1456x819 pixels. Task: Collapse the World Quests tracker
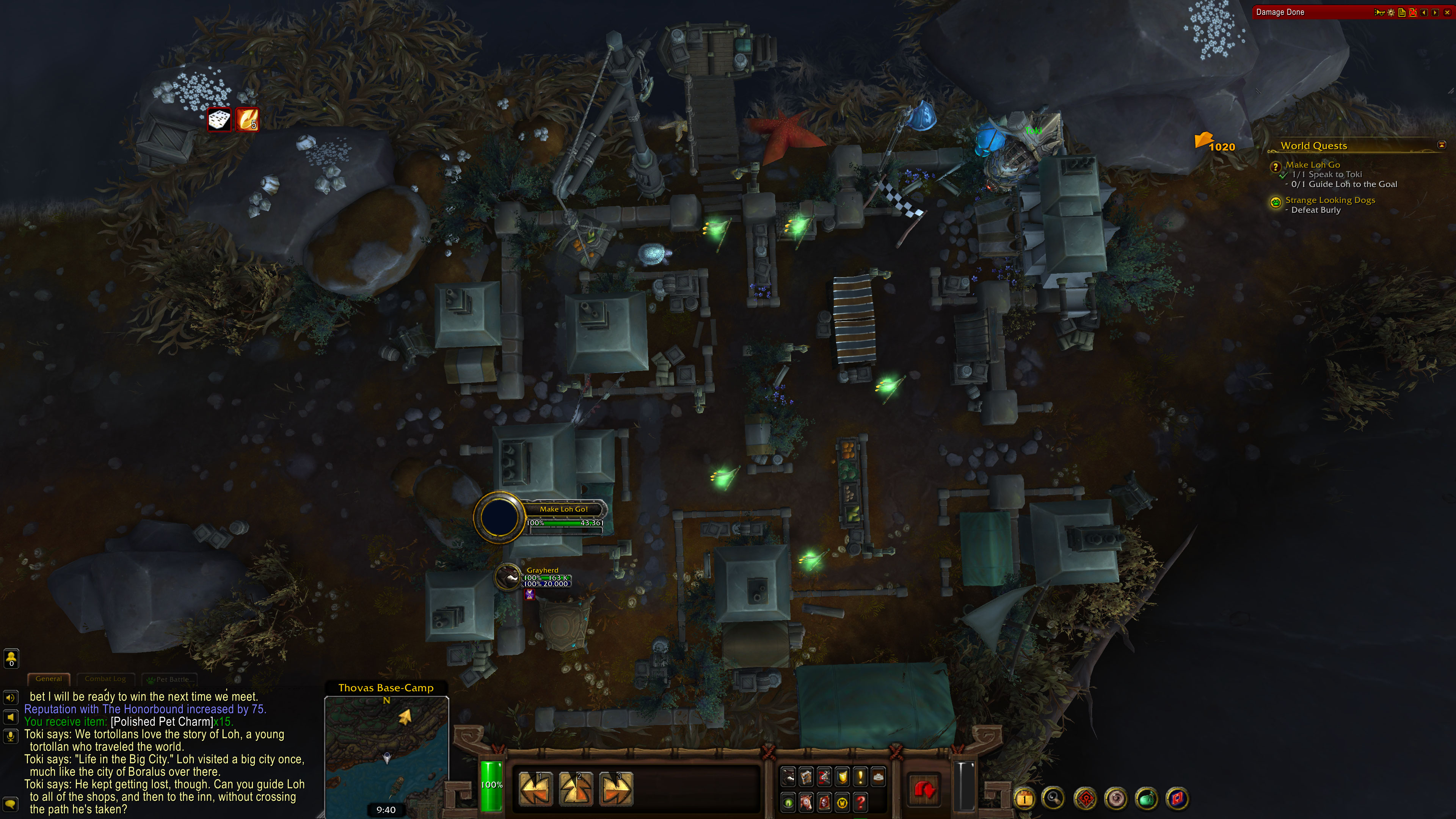1441,145
